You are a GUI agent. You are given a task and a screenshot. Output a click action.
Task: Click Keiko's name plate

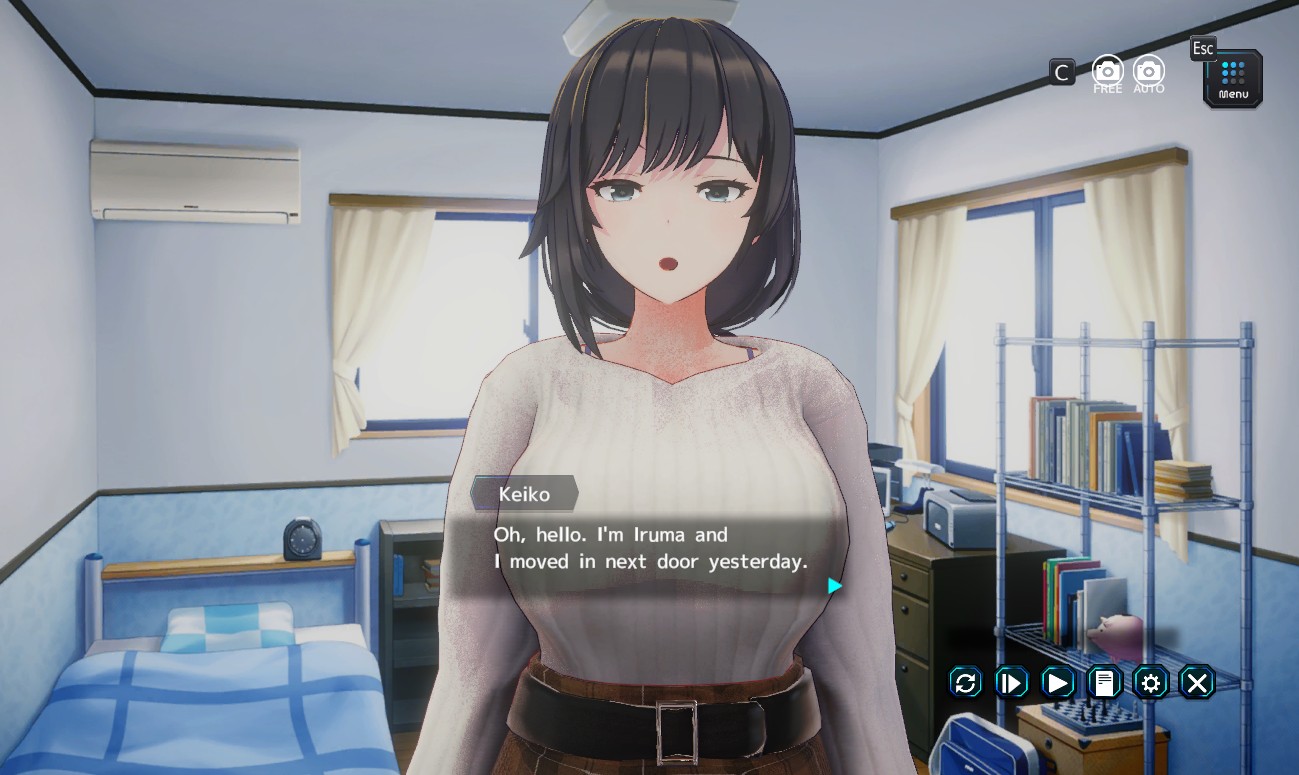523,494
